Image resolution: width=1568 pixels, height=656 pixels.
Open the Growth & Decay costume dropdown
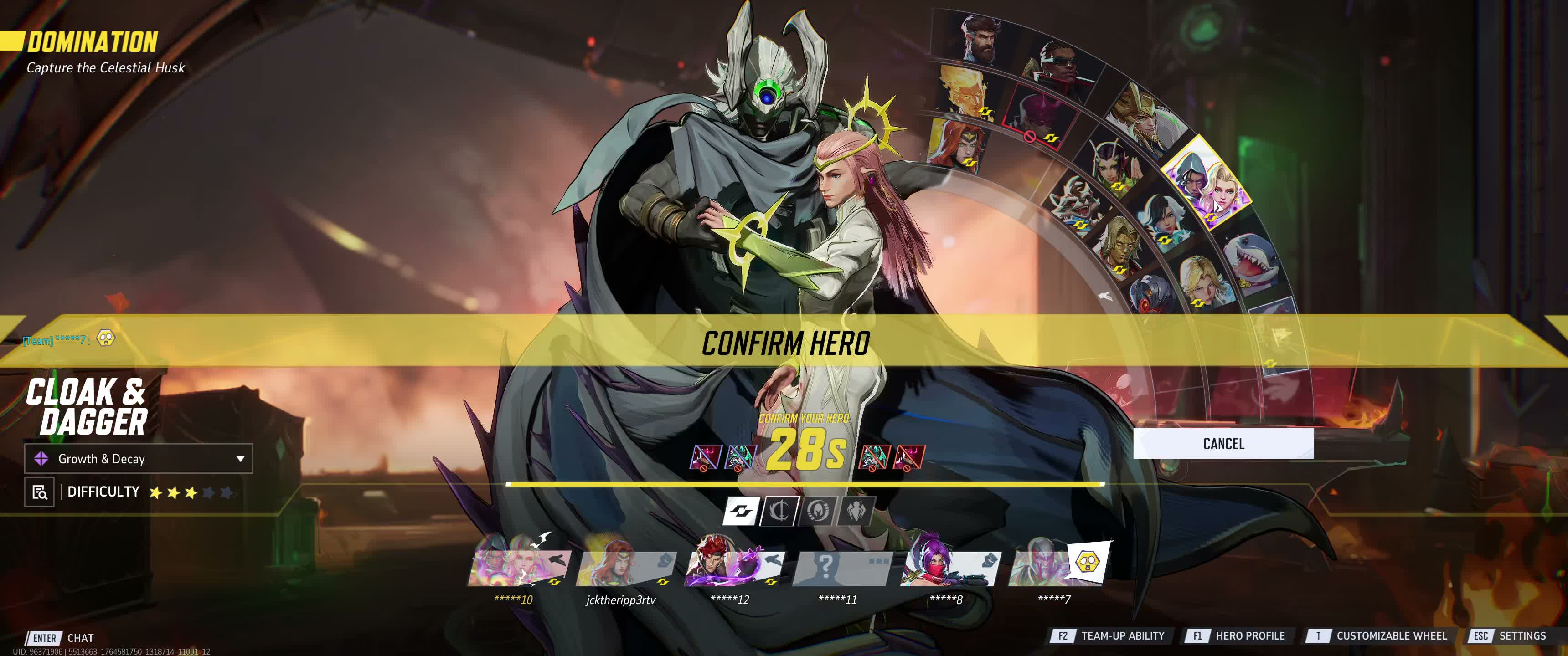point(138,459)
